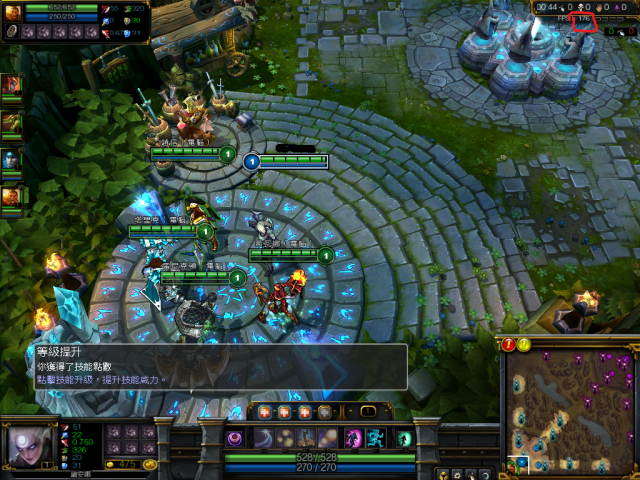Image resolution: width=640 pixels, height=480 pixels.
Task: Select the blue-faced ally portrait on the left edge
Action: point(11,159)
